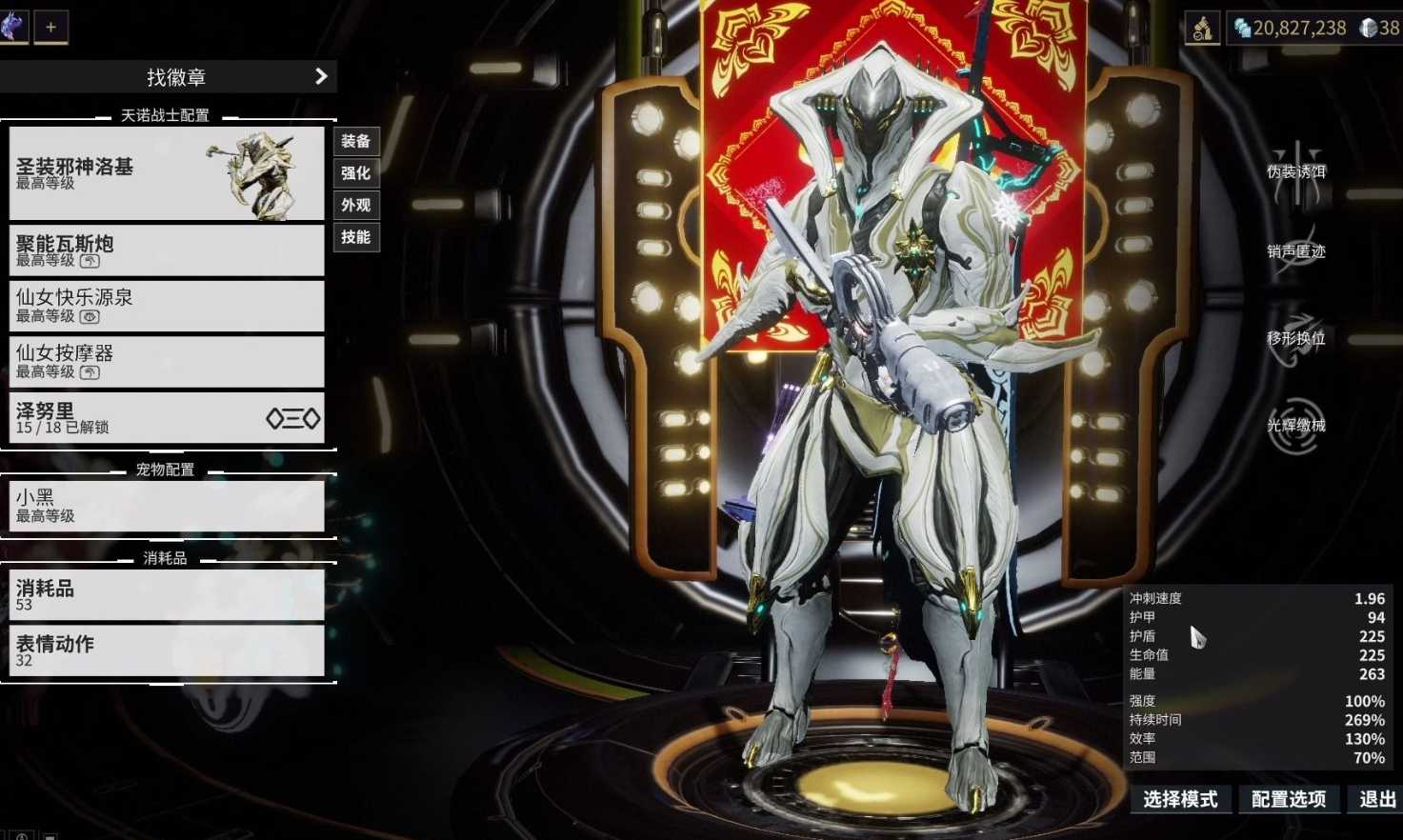Select the 小黑 pet configuration slot
This screenshot has width=1403, height=840.
click(x=167, y=505)
